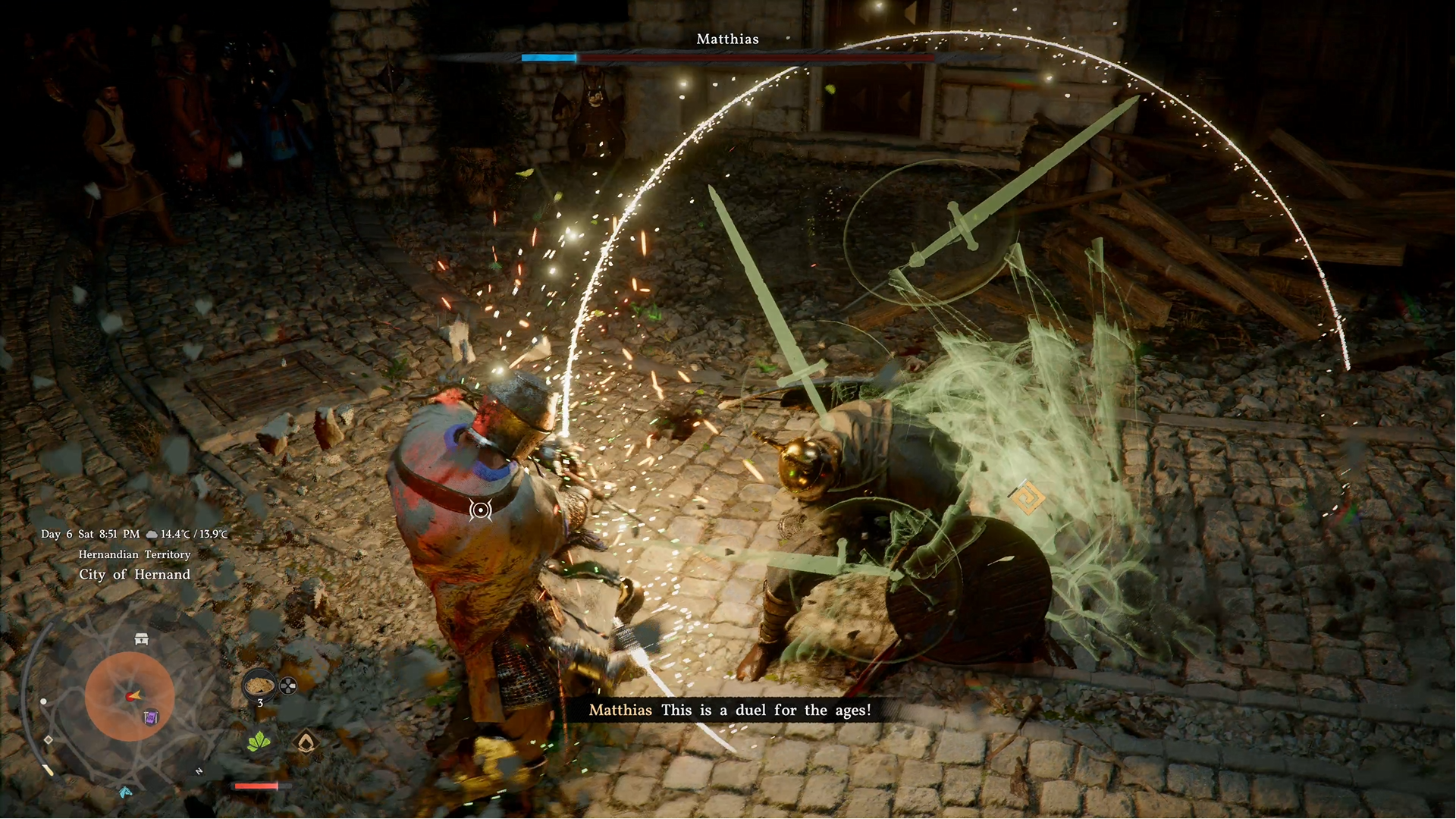Image resolution: width=1456 pixels, height=819 pixels.
Task: Click the City of Hernand location label
Action: [x=133, y=574]
